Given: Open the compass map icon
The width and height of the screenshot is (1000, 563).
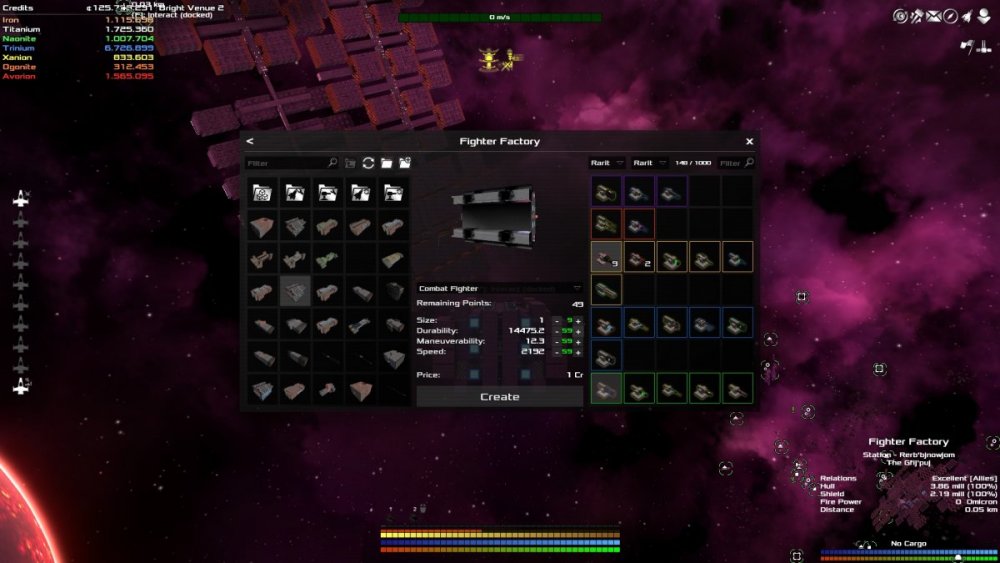Looking at the screenshot, I should pyautogui.click(x=950, y=16).
